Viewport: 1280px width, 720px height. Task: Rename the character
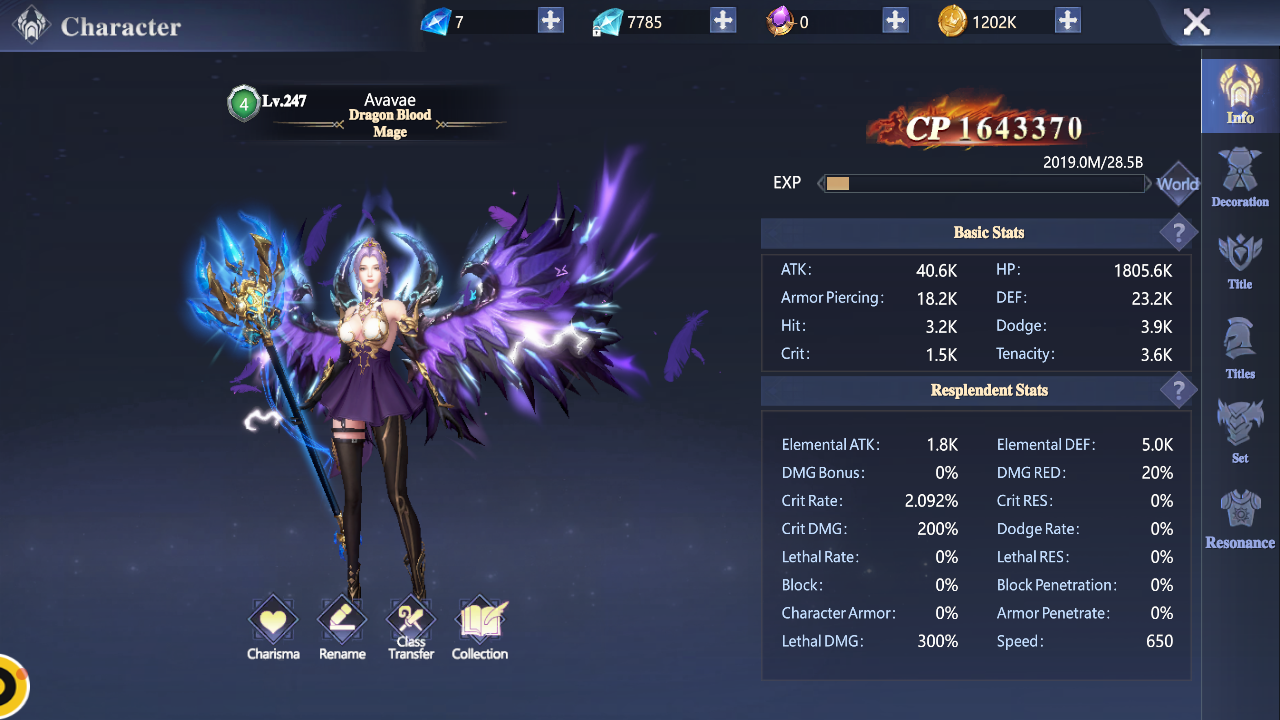coord(342,627)
